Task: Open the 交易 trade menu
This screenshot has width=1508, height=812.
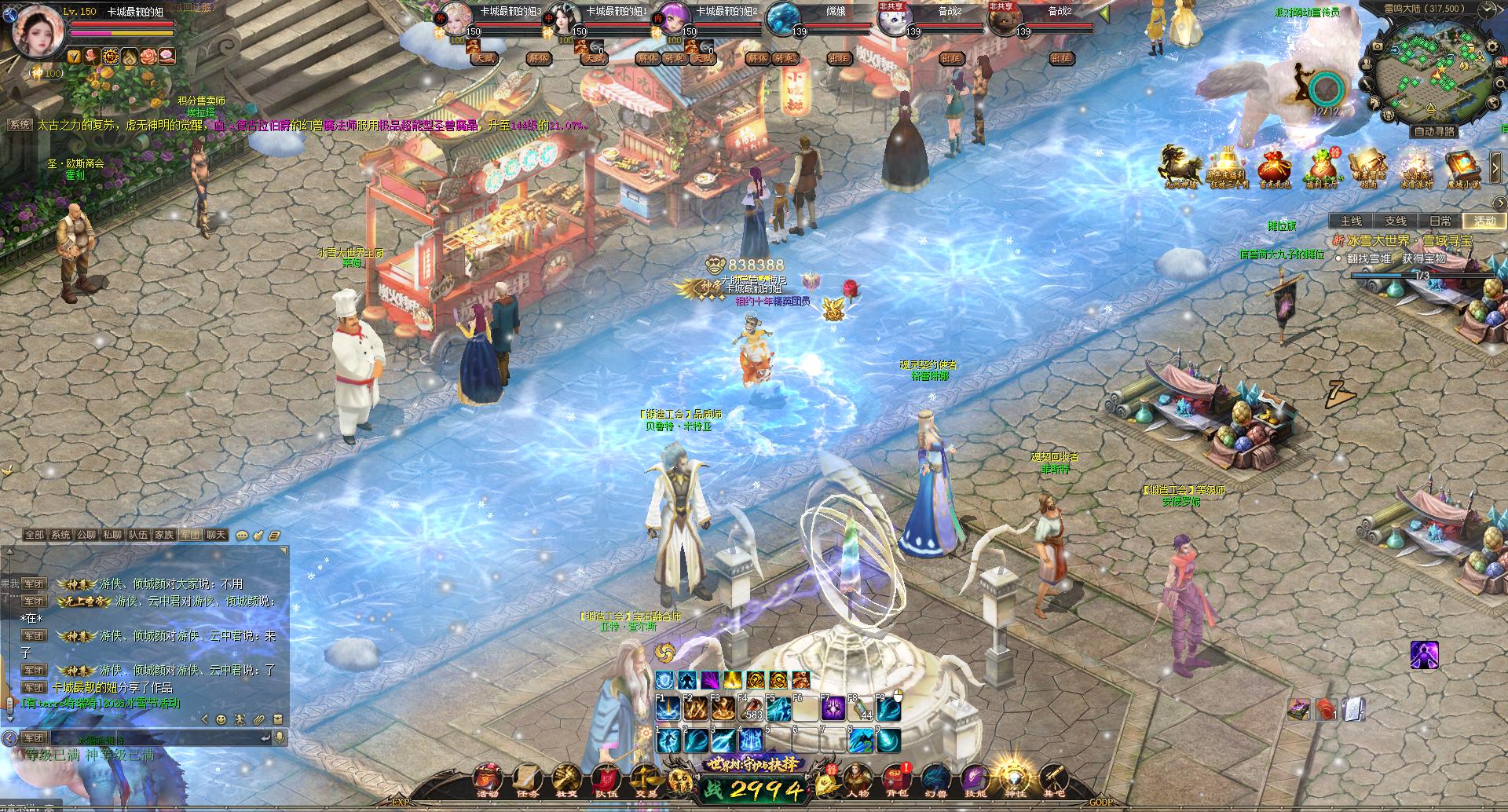Action: (646, 779)
